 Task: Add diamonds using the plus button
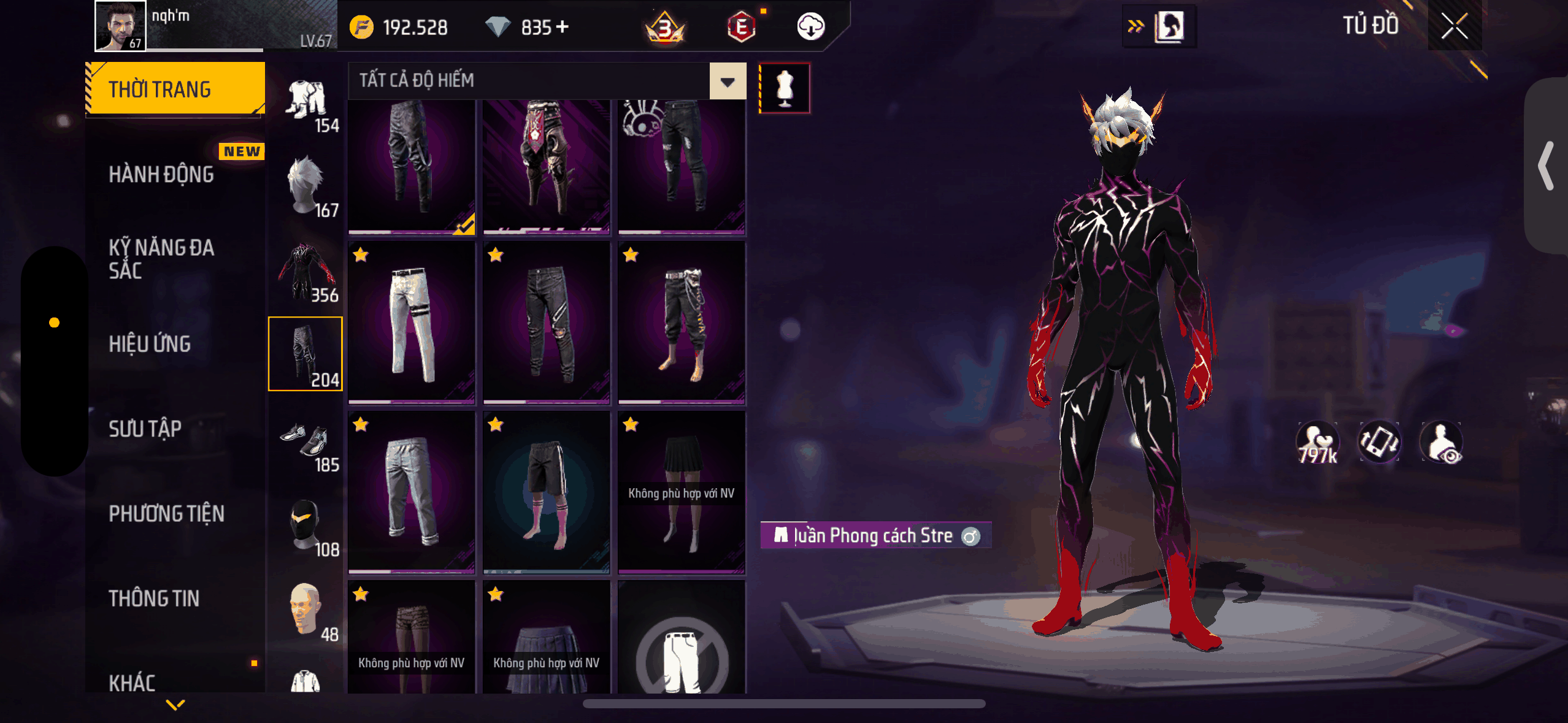[x=563, y=27]
